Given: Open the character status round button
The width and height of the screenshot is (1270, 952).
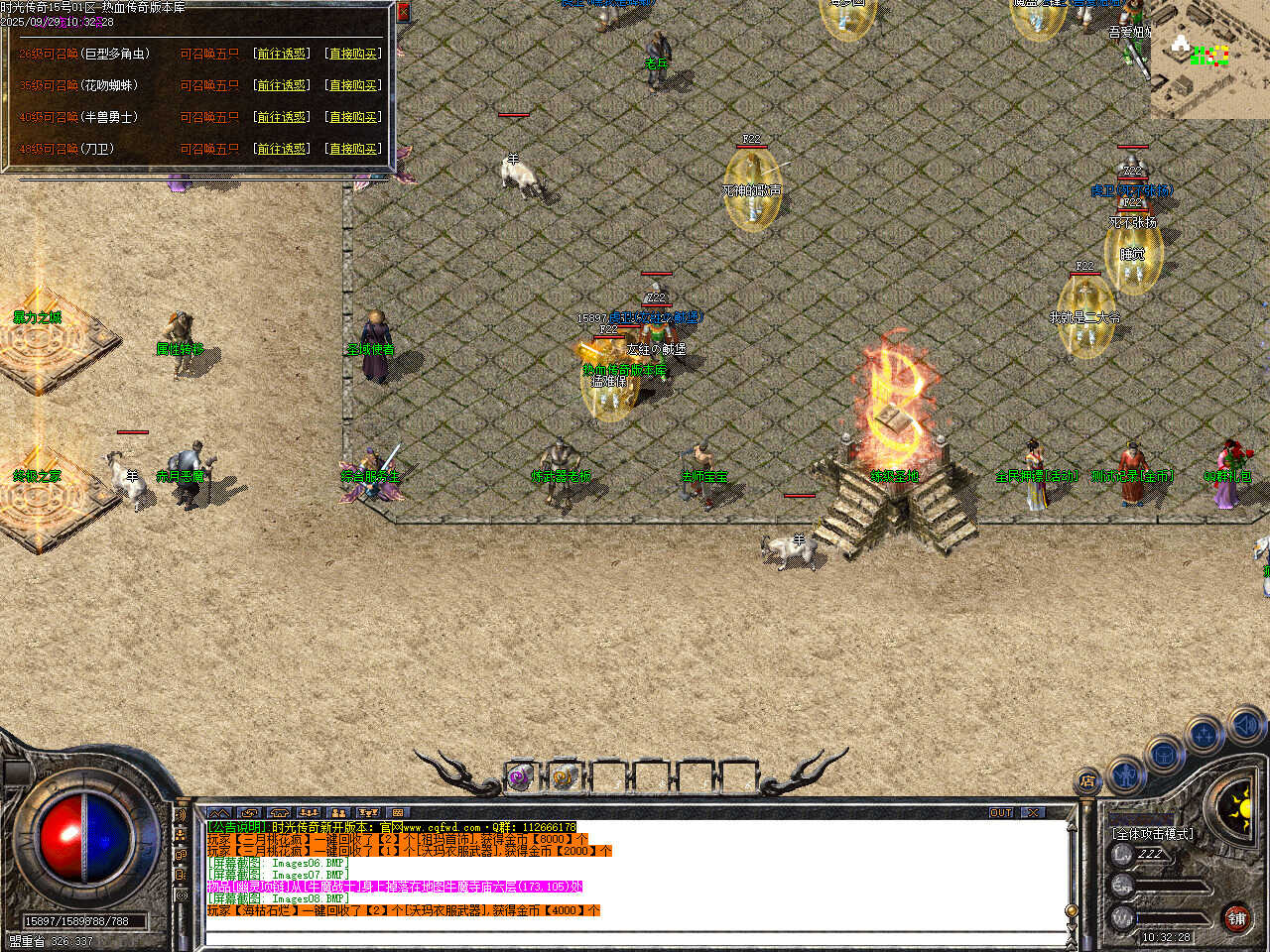Looking at the screenshot, I should click(x=1126, y=773).
